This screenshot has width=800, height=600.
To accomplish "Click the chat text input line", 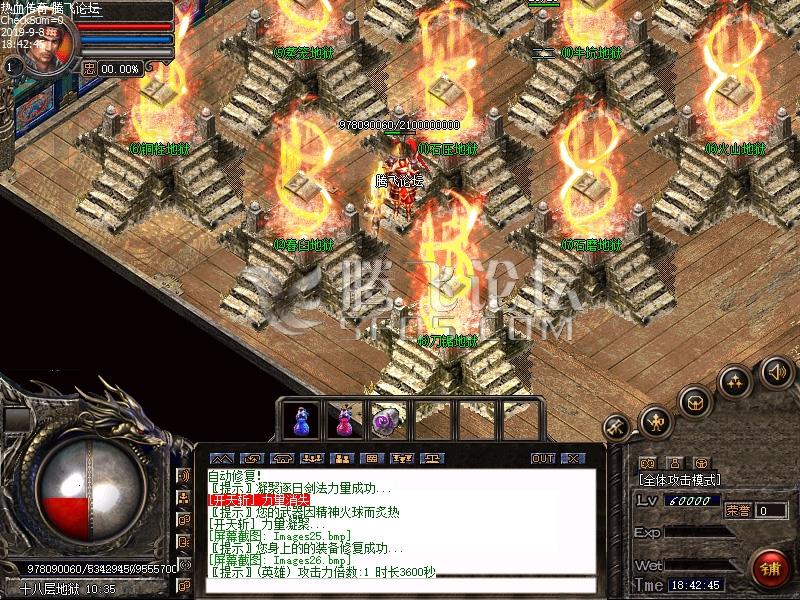I will (400, 584).
